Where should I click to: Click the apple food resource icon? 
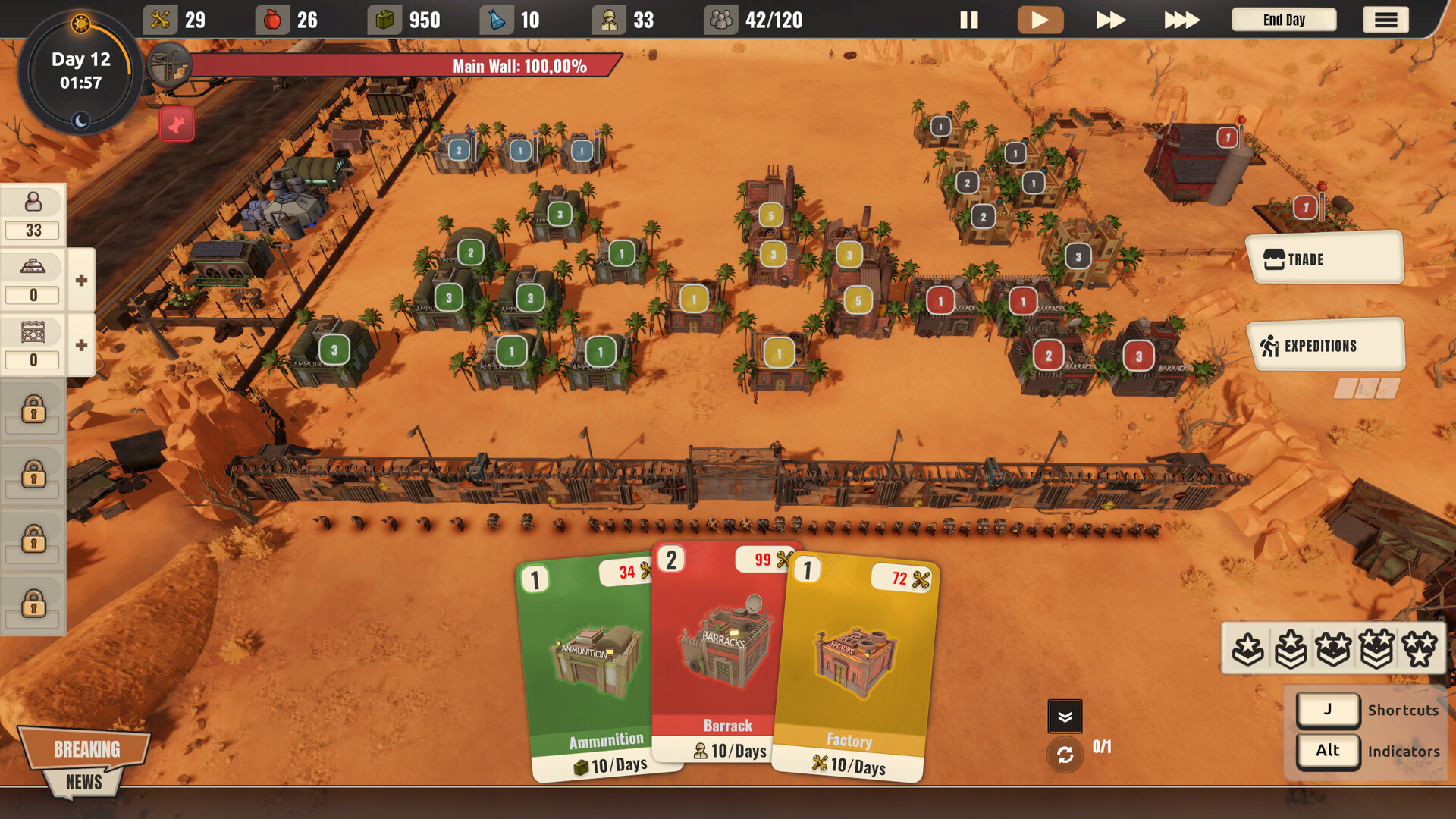point(273,20)
